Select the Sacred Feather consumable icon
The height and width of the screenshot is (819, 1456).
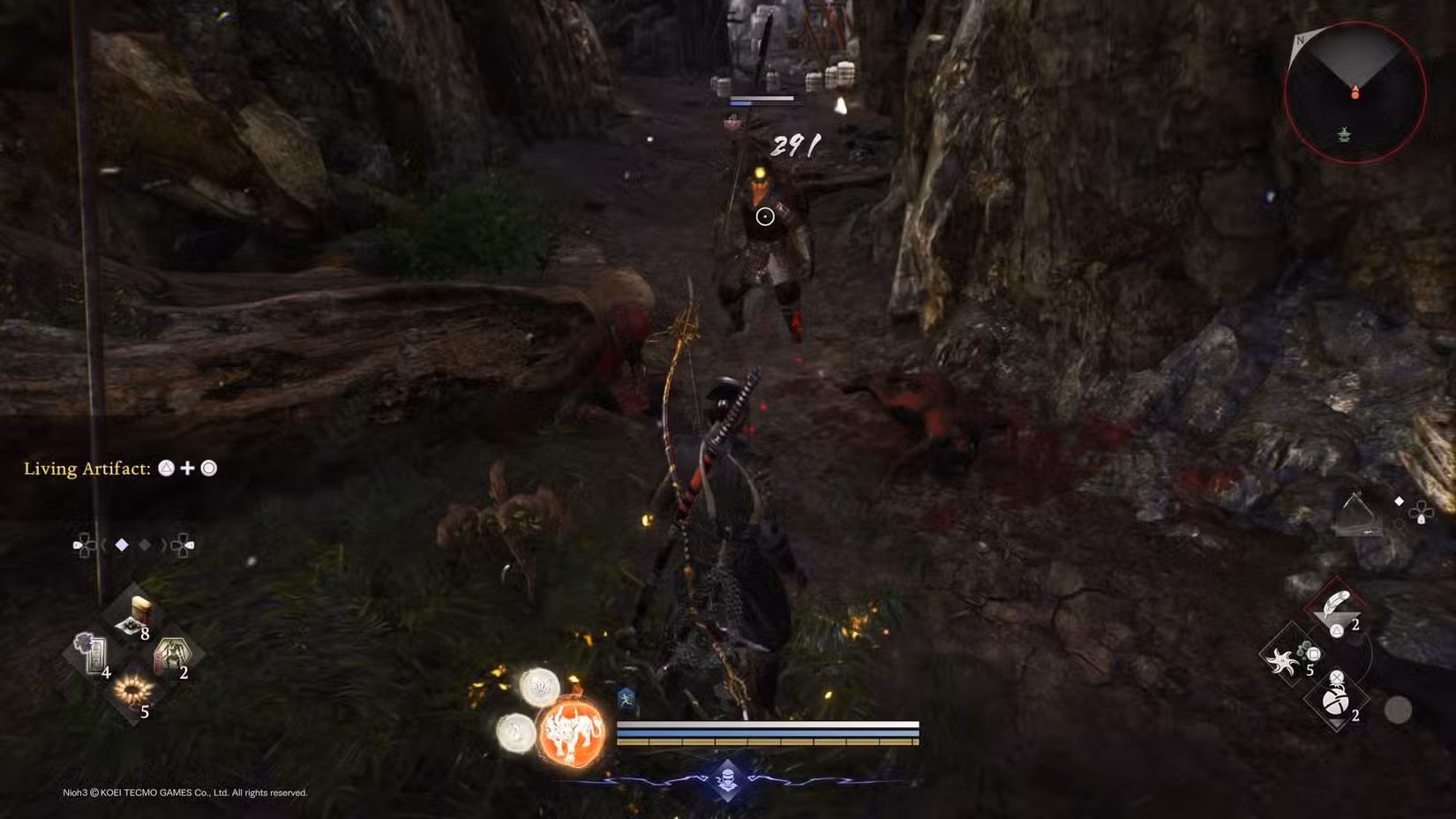[x=1336, y=602]
